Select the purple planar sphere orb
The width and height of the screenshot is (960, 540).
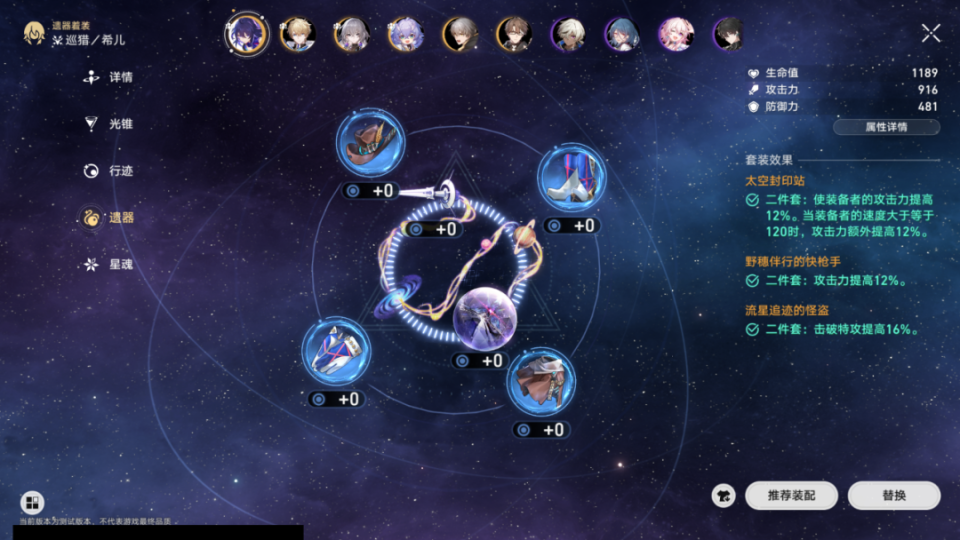click(x=484, y=316)
